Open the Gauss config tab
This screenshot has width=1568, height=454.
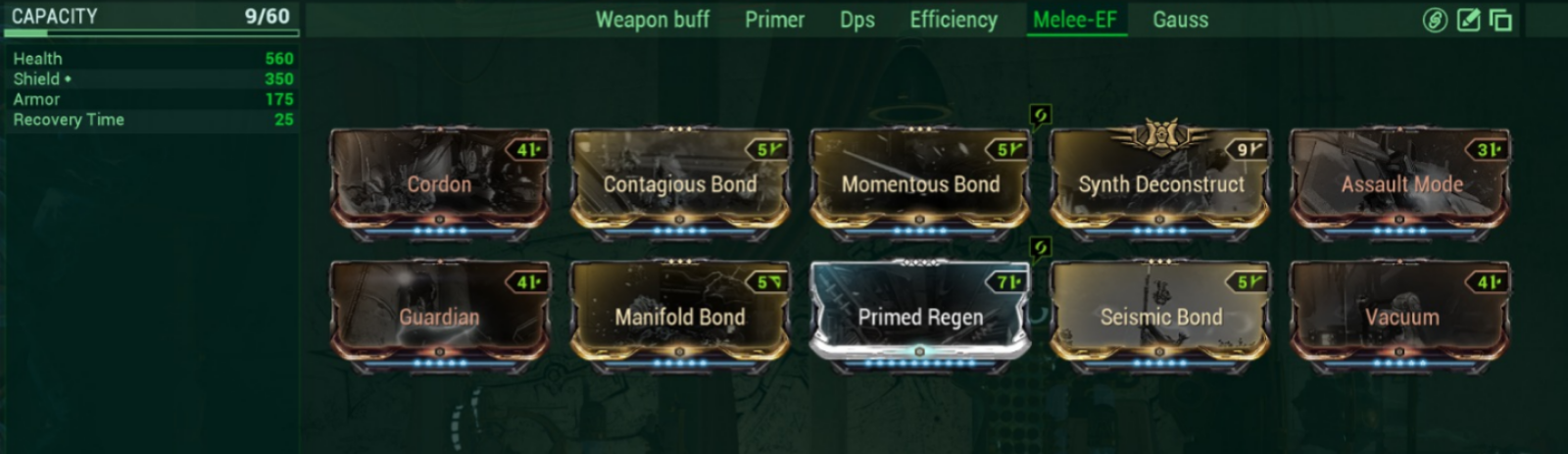[x=1180, y=20]
